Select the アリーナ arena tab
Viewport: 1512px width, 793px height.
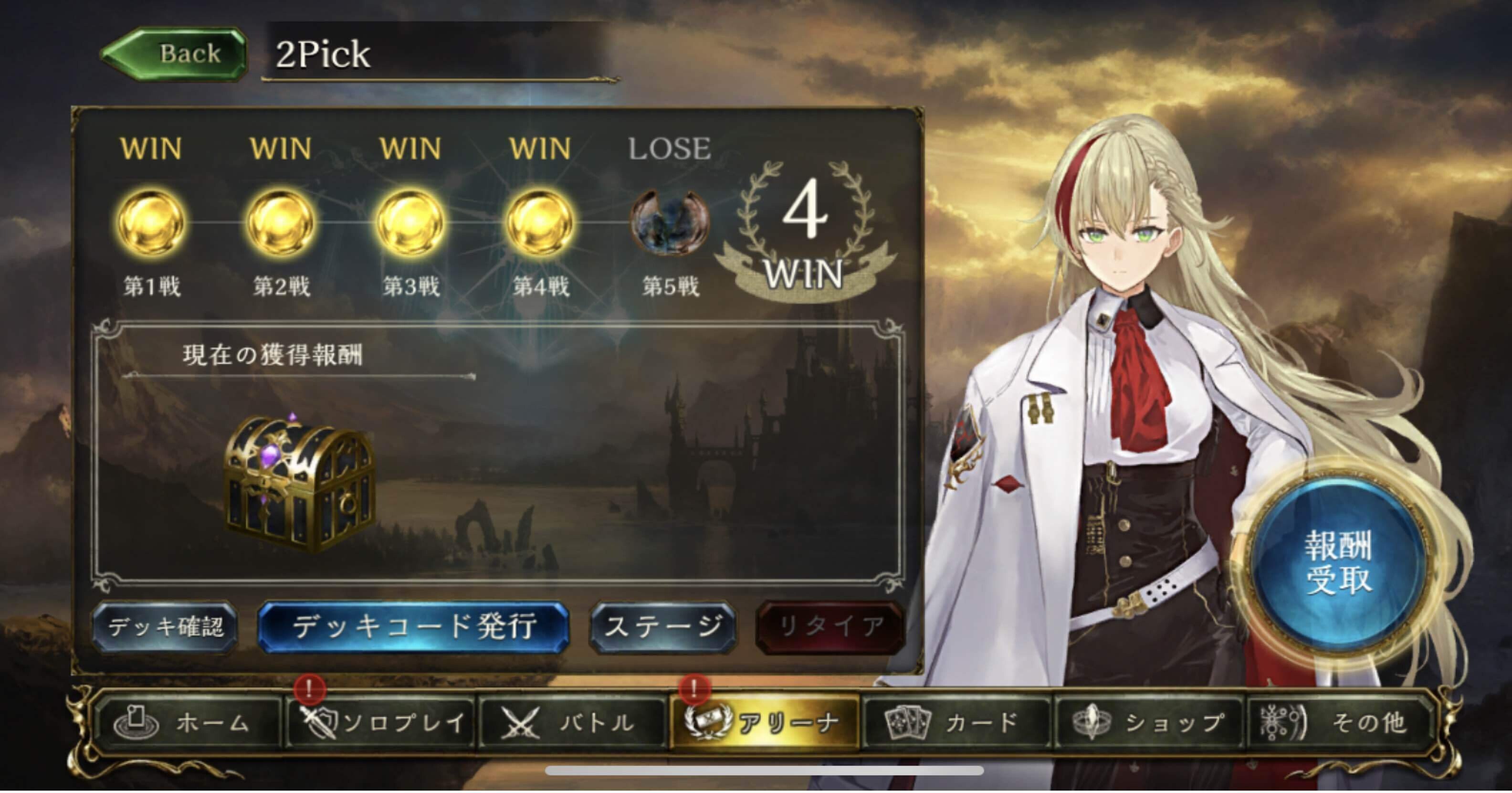(764, 722)
